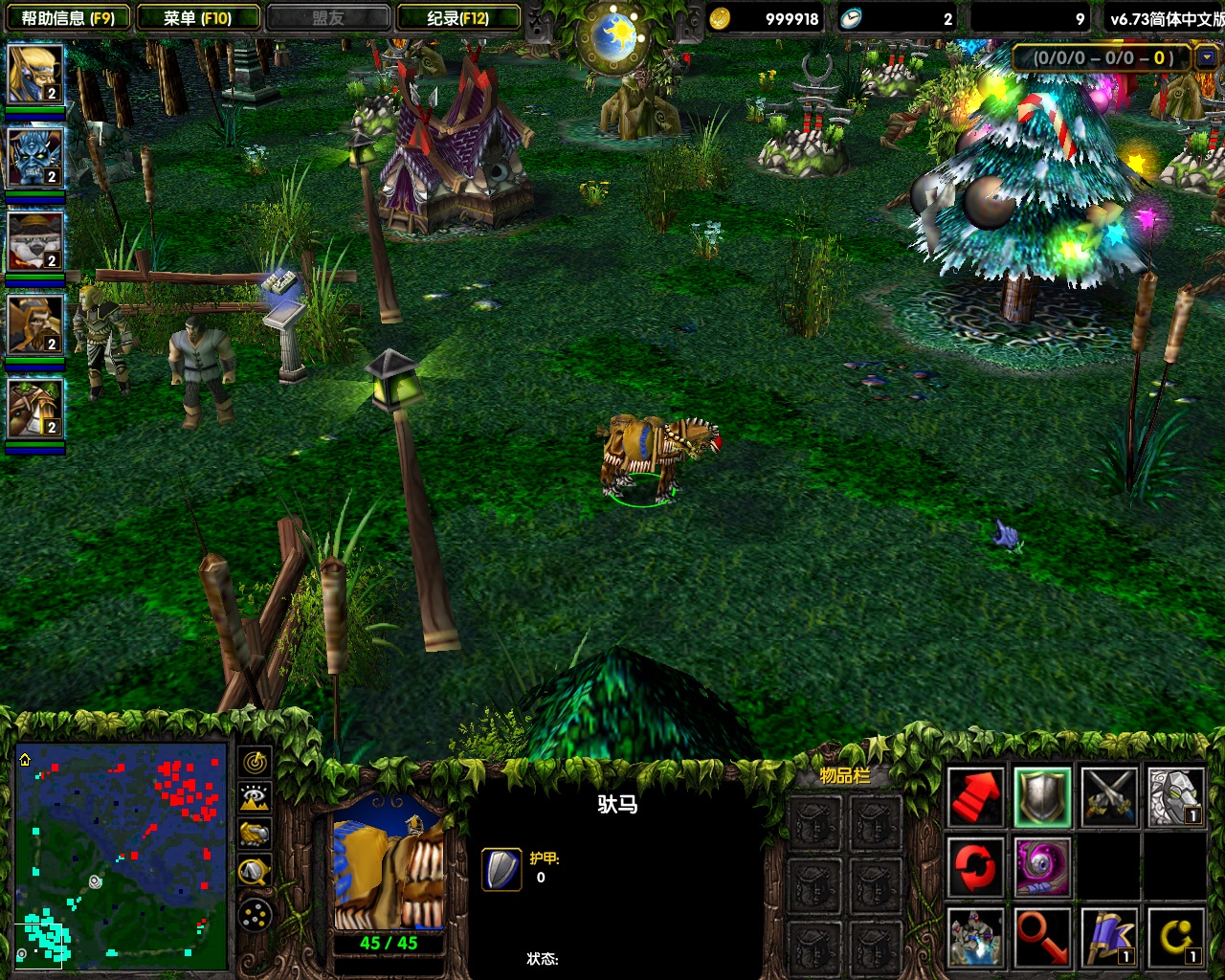Open the game Menu (F10)

point(198,17)
